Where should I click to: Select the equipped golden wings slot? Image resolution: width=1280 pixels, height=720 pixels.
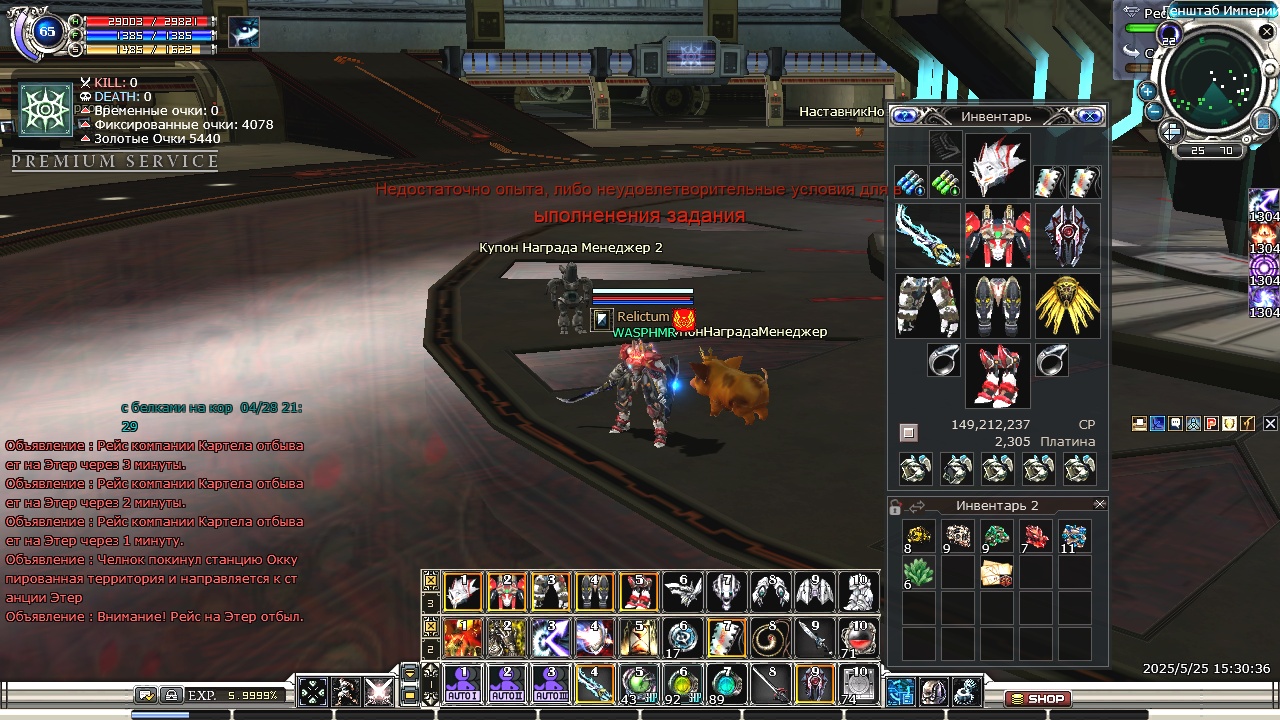1067,305
